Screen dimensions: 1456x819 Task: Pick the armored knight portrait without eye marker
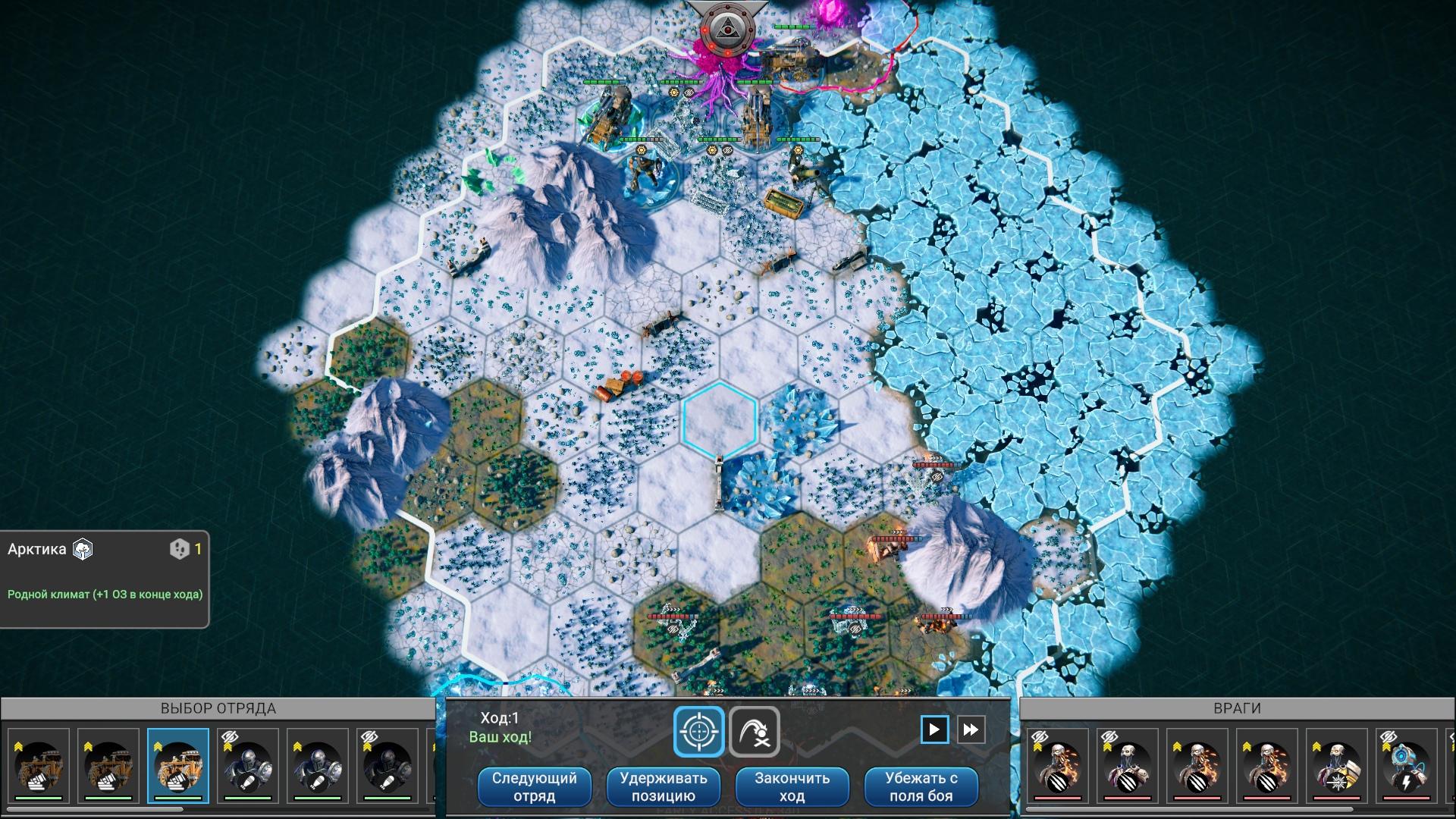(x=318, y=764)
